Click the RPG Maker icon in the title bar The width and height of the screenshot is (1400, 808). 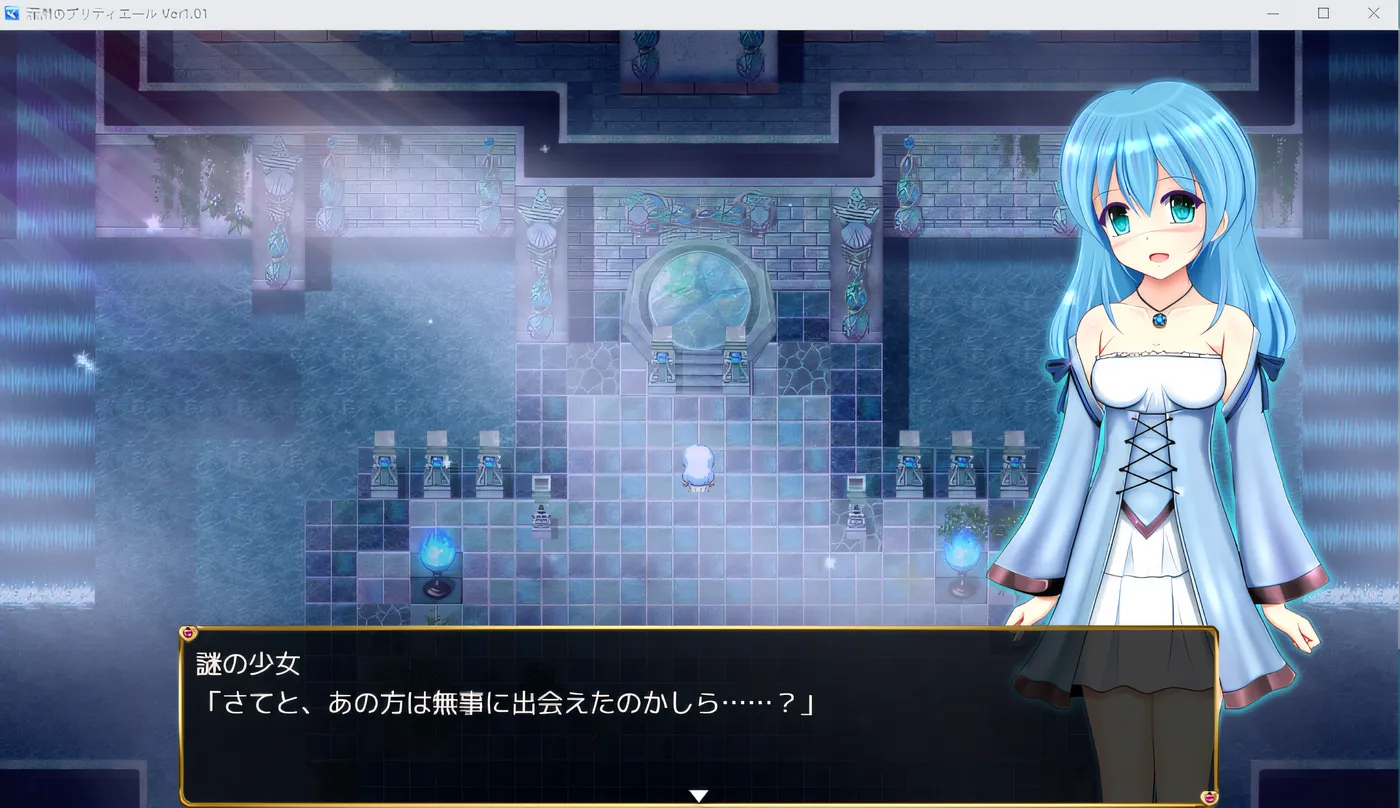pyautogui.click(x=10, y=14)
